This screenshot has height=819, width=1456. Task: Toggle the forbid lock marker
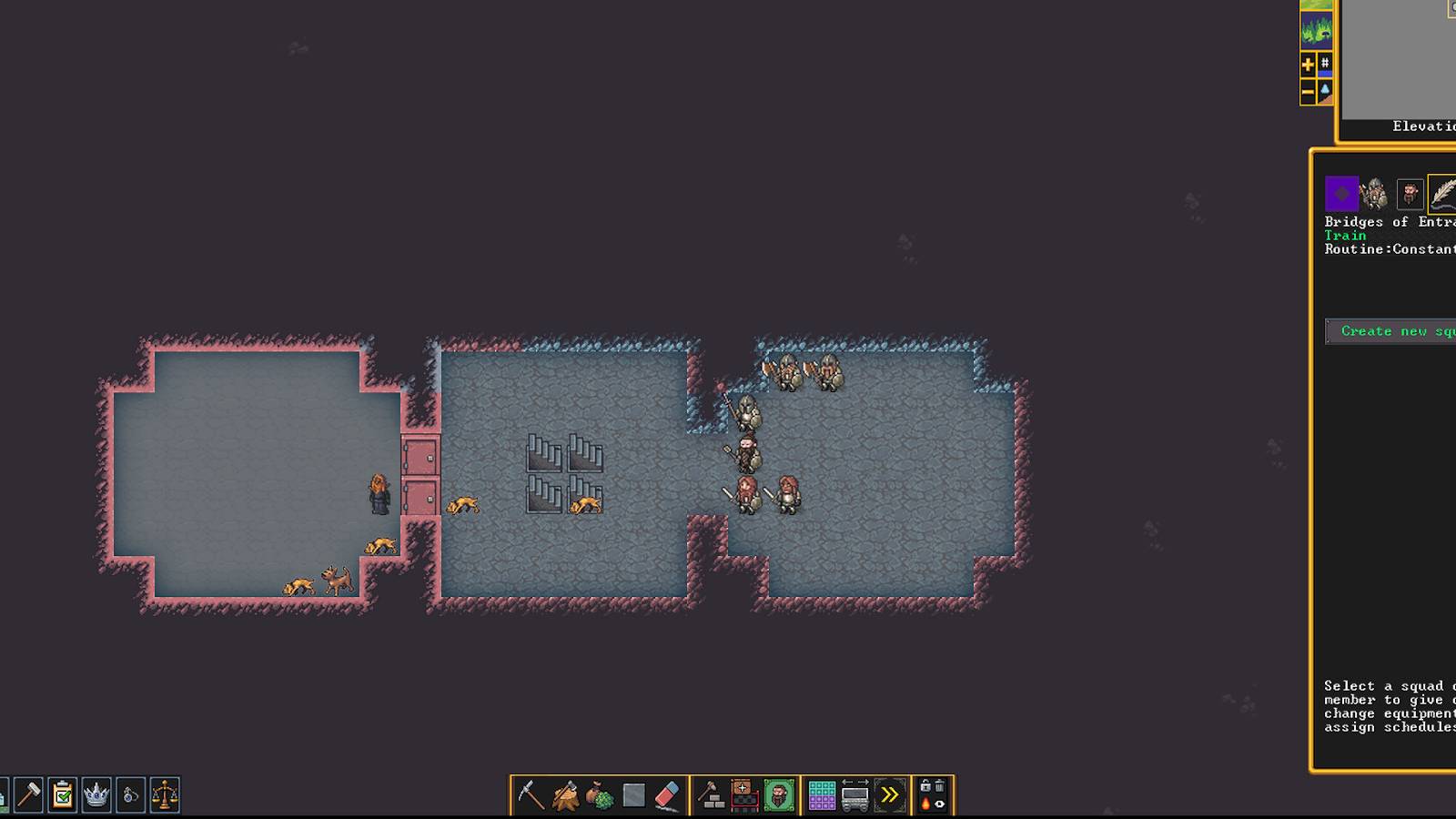pos(925,784)
